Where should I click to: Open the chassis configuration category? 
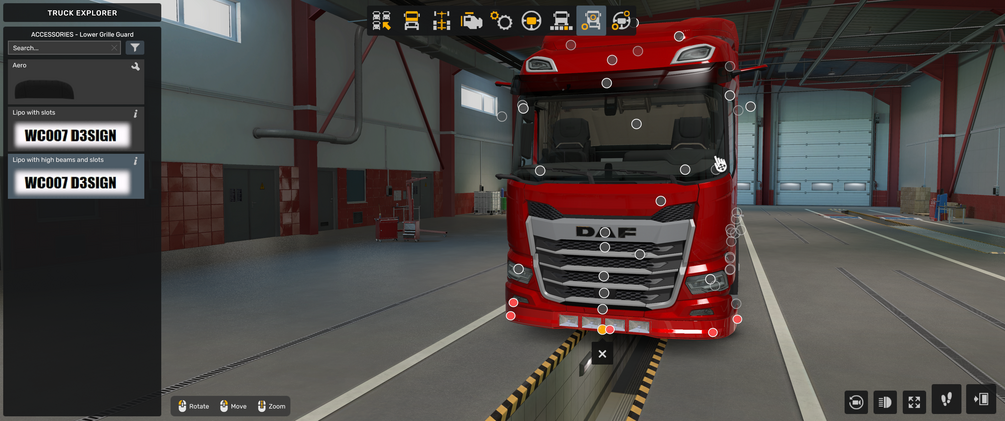pos(441,21)
